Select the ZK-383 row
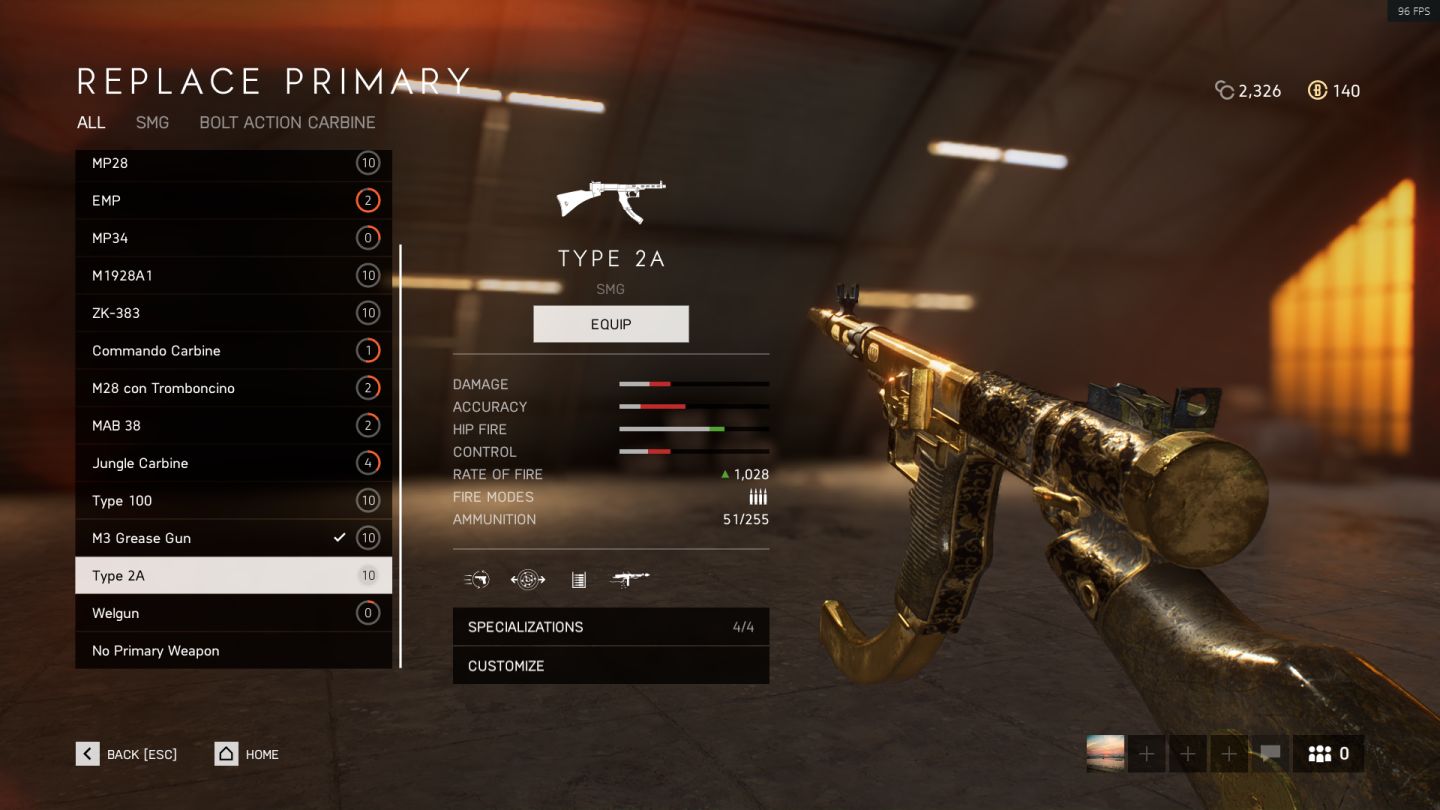Viewport: 1440px width, 810px height. pos(233,313)
